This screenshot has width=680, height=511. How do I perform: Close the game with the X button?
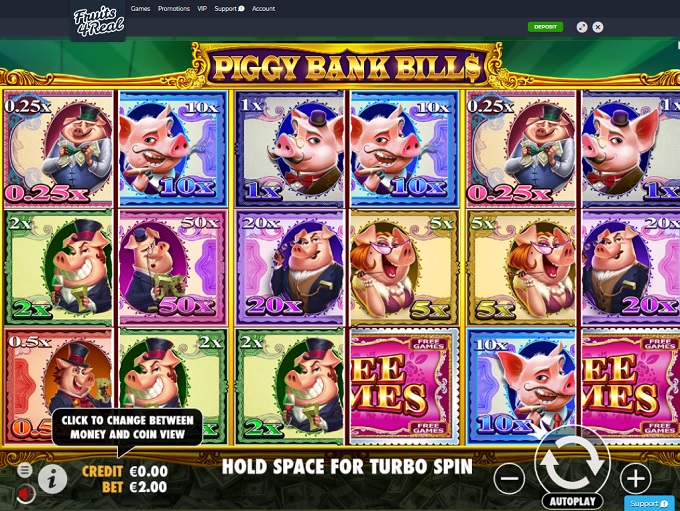pyautogui.click(x=598, y=27)
